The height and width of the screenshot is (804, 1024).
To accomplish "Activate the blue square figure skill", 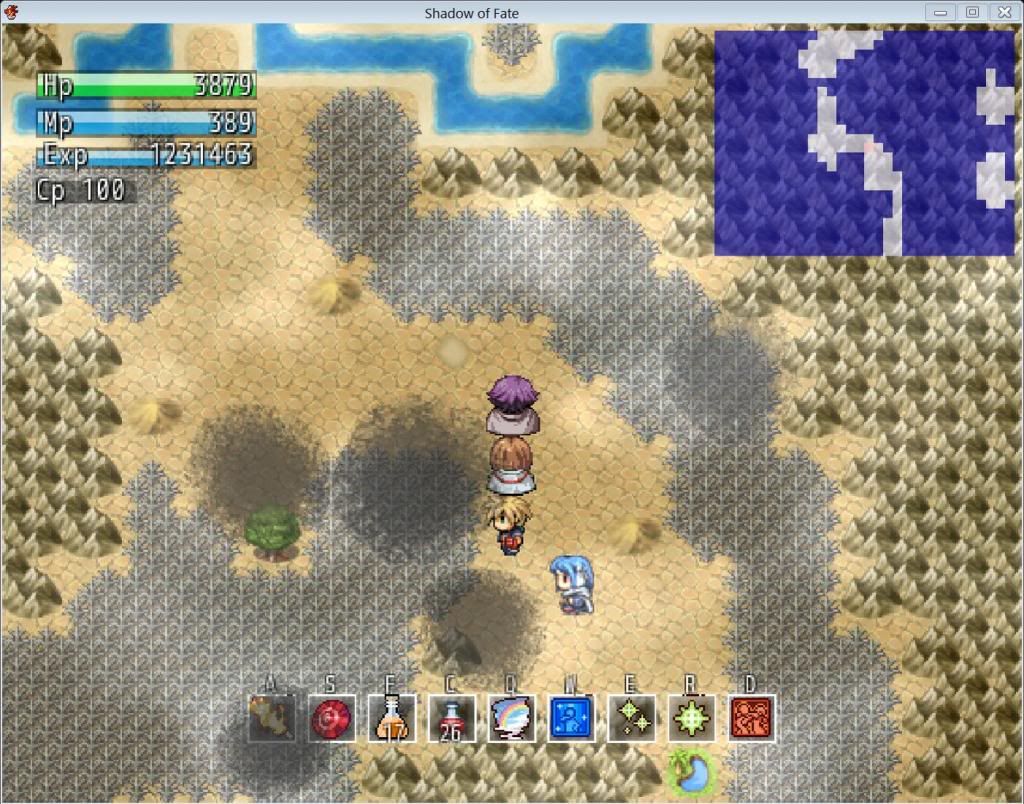I will point(571,718).
